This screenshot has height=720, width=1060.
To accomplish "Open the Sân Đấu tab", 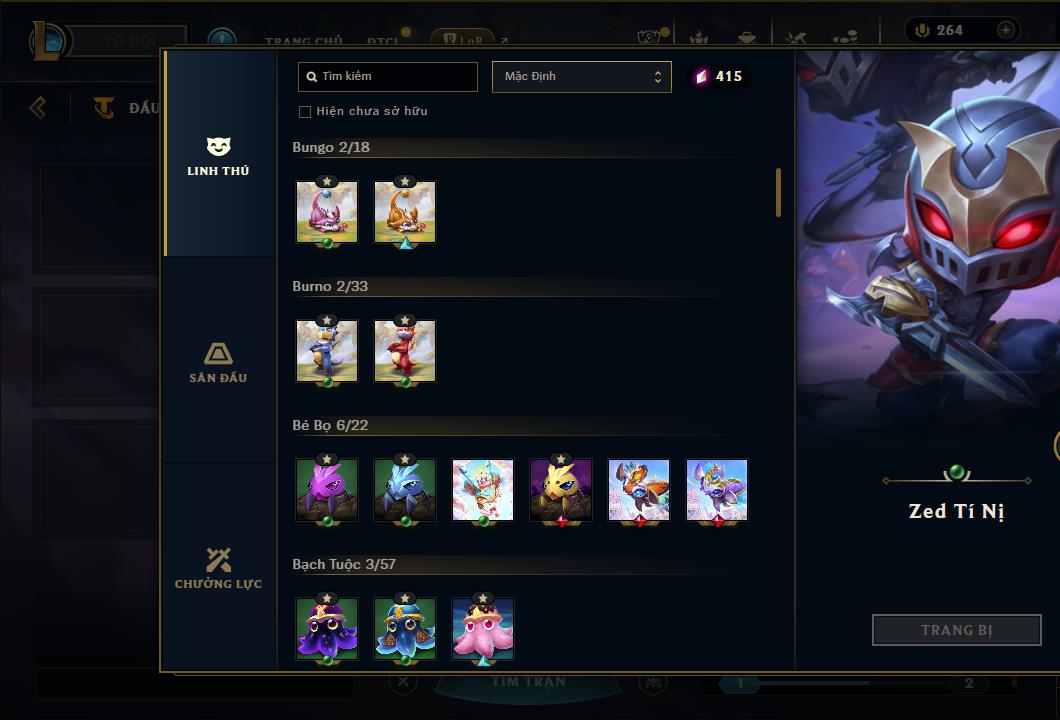I will click(x=218, y=362).
